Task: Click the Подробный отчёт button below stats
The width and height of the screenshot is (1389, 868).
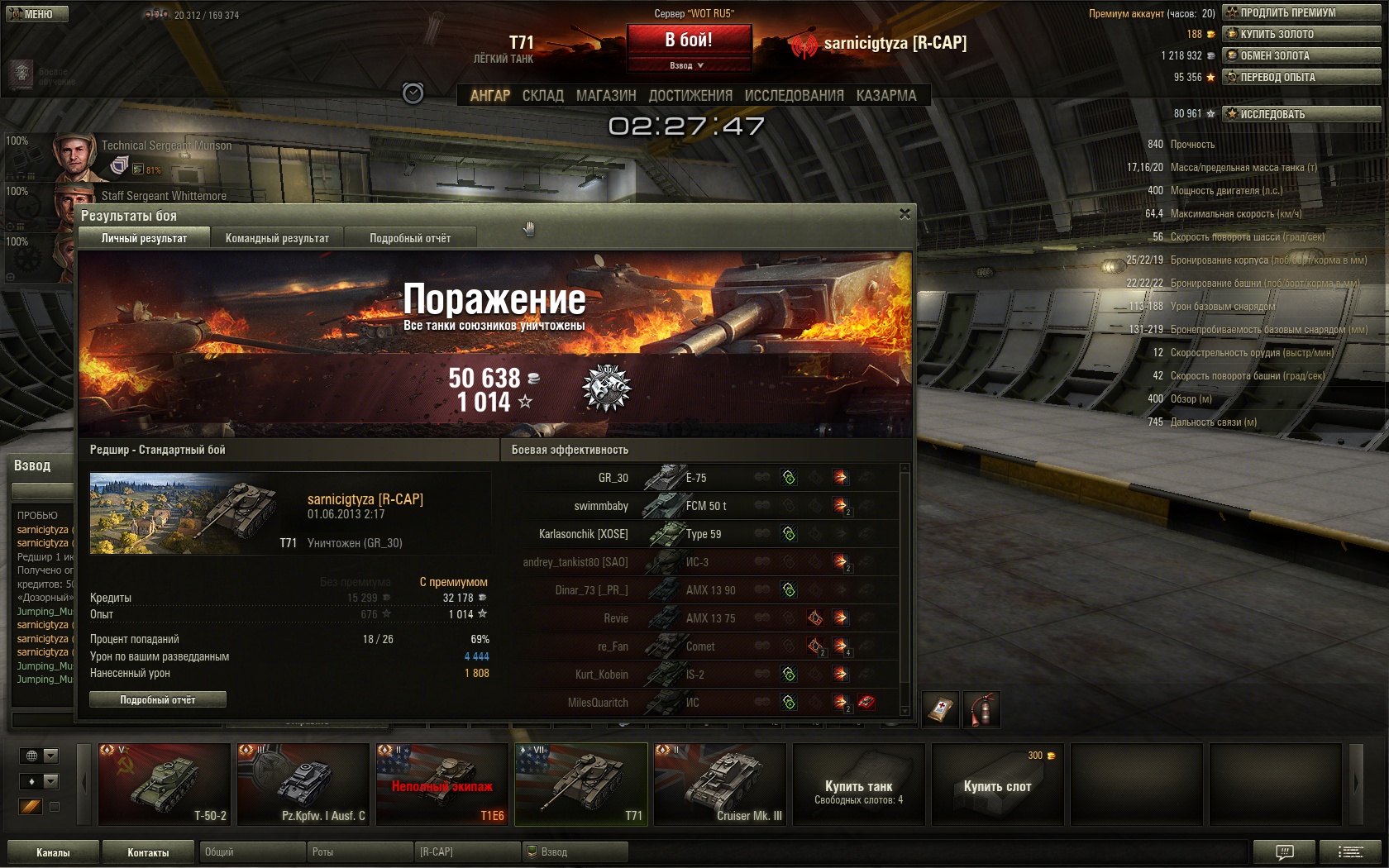Action: click(x=157, y=700)
